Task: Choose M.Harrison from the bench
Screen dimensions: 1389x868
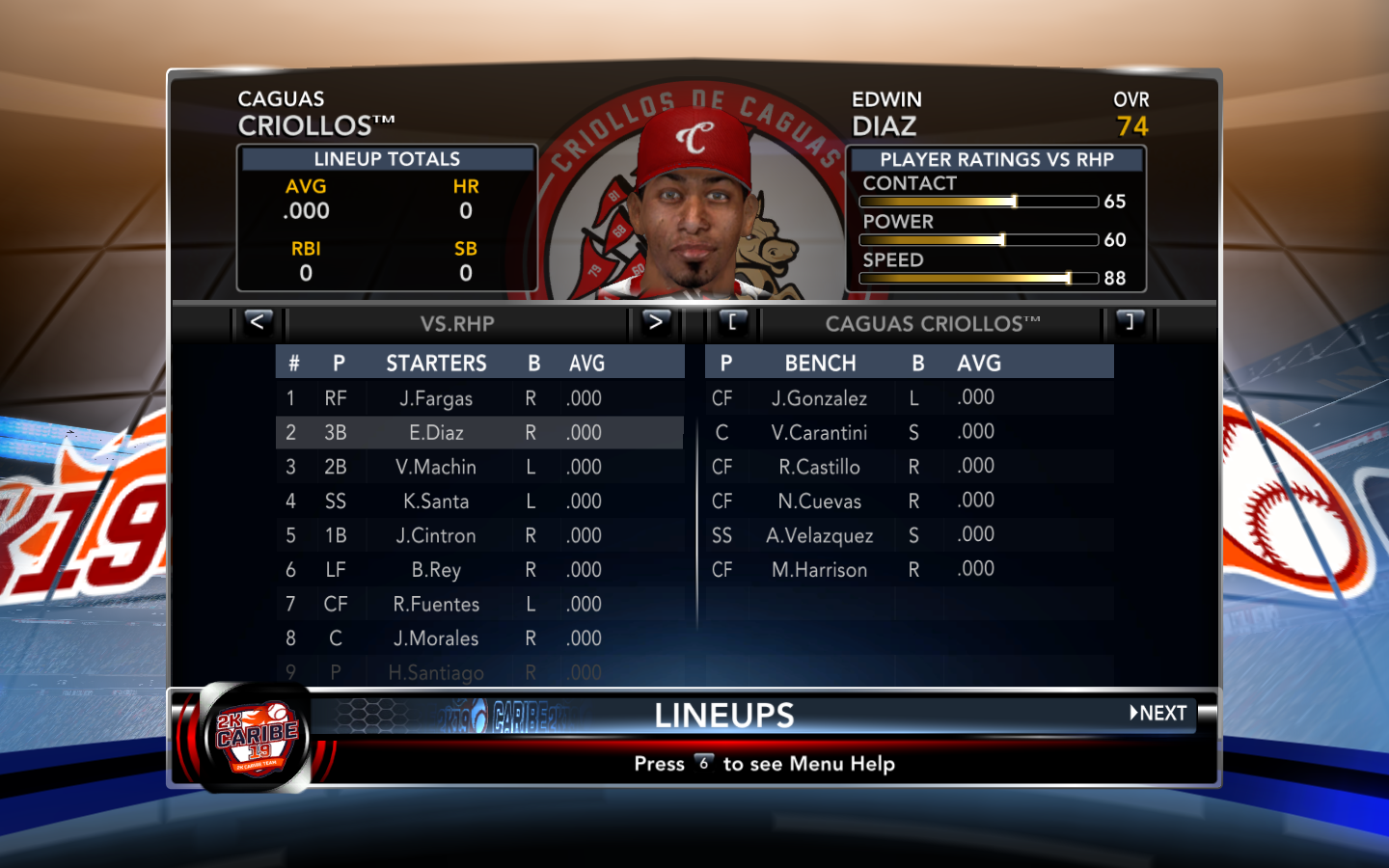Action: click(819, 570)
